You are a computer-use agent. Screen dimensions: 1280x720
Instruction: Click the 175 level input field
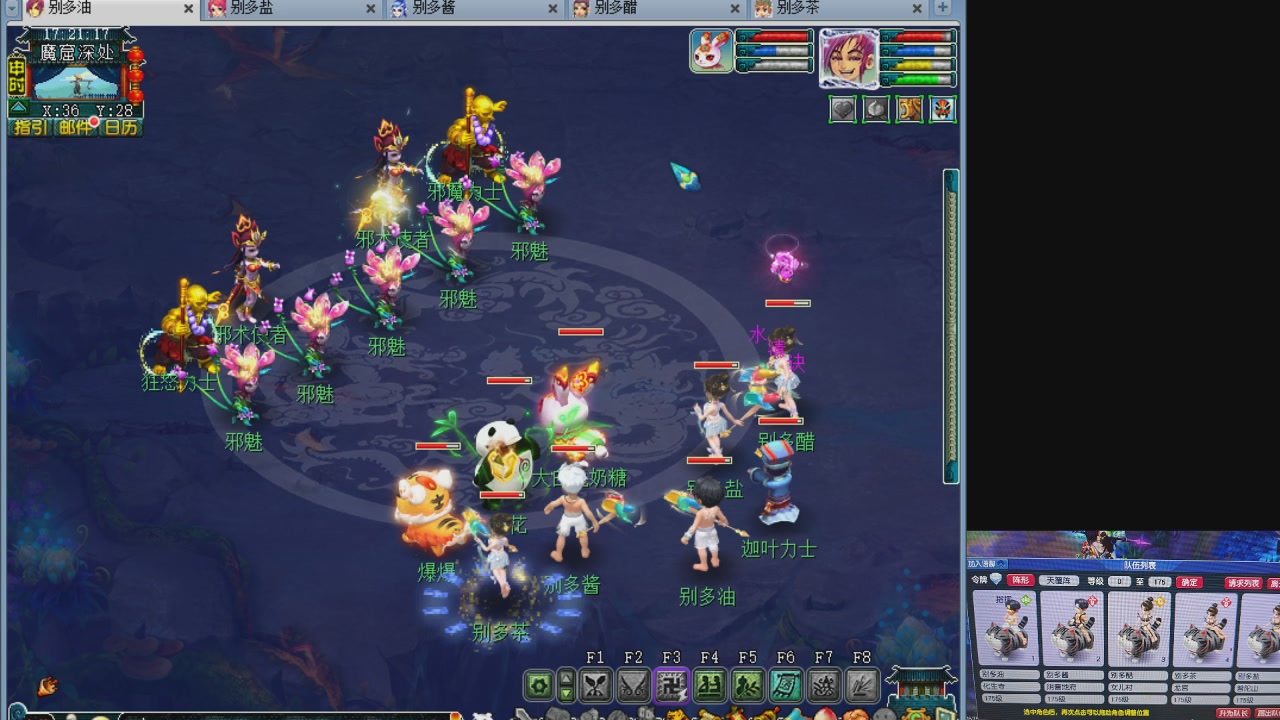click(1159, 581)
